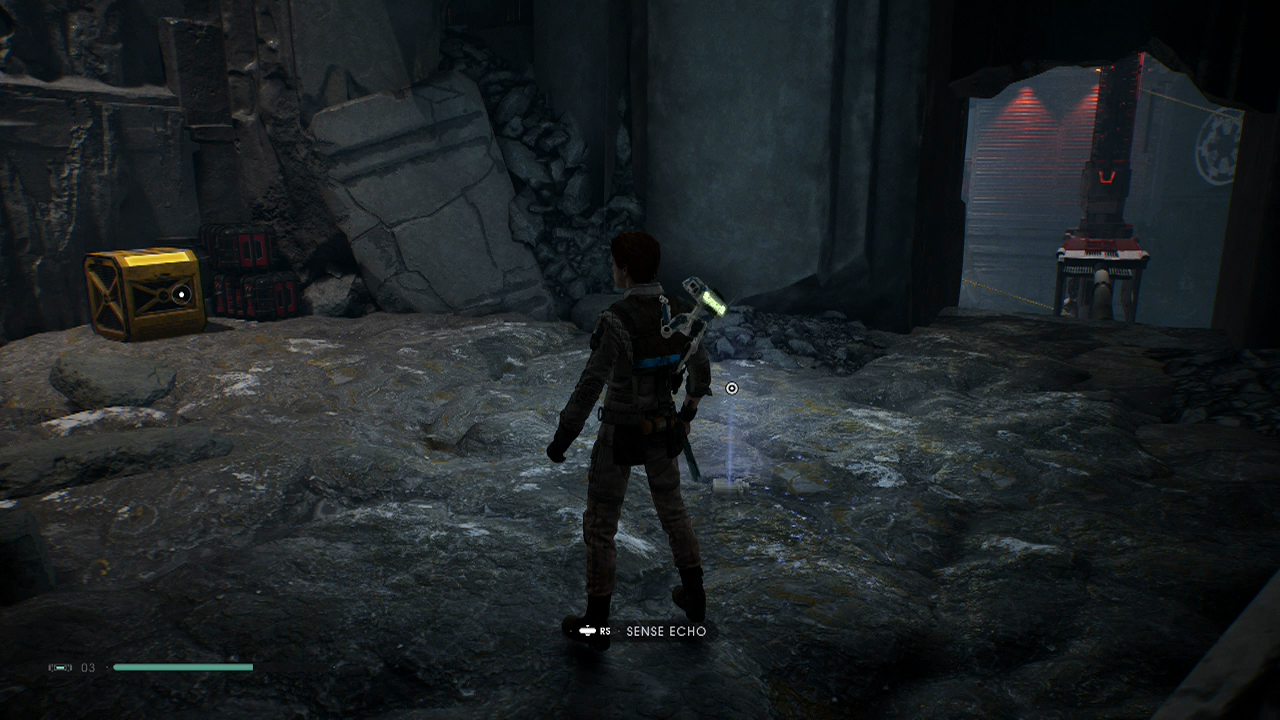This screenshot has width=1280, height=720.
Task: Expand the health bar display
Action: point(183,667)
